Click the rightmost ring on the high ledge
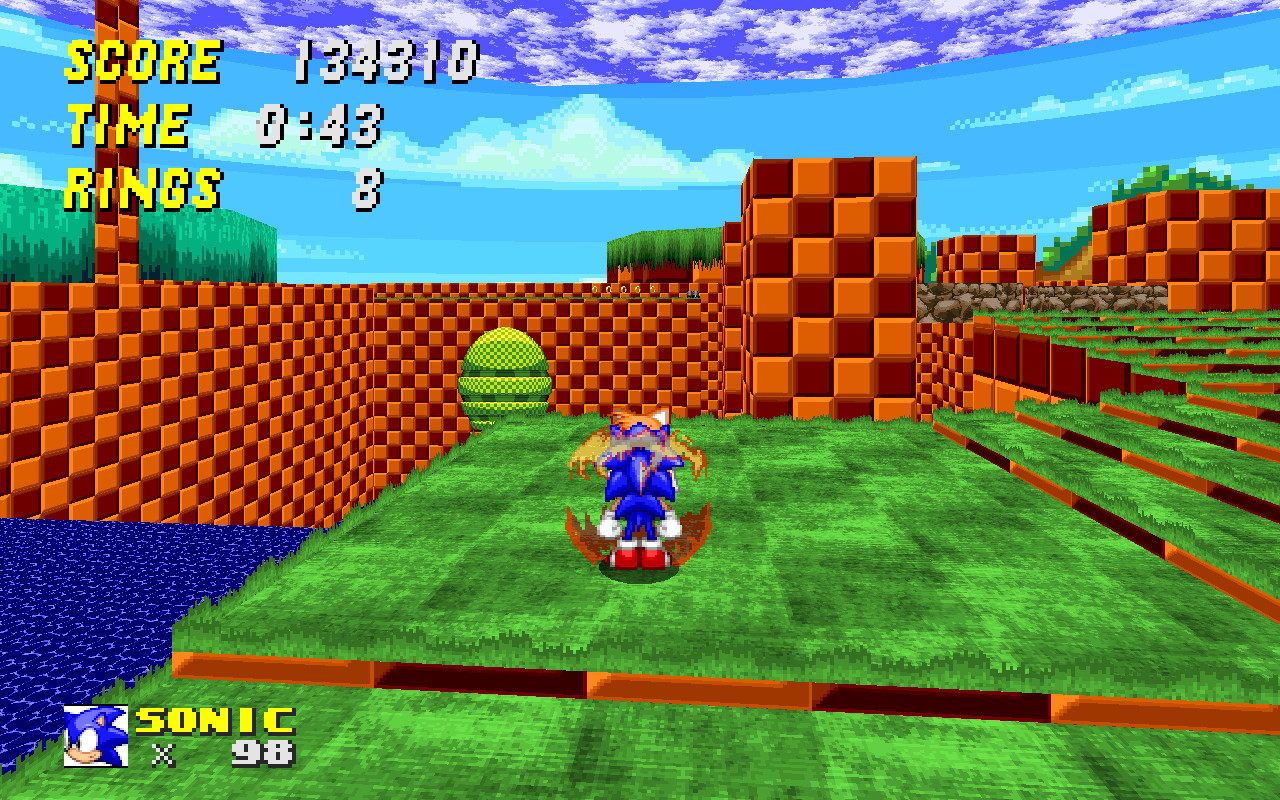 coord(653,289)
